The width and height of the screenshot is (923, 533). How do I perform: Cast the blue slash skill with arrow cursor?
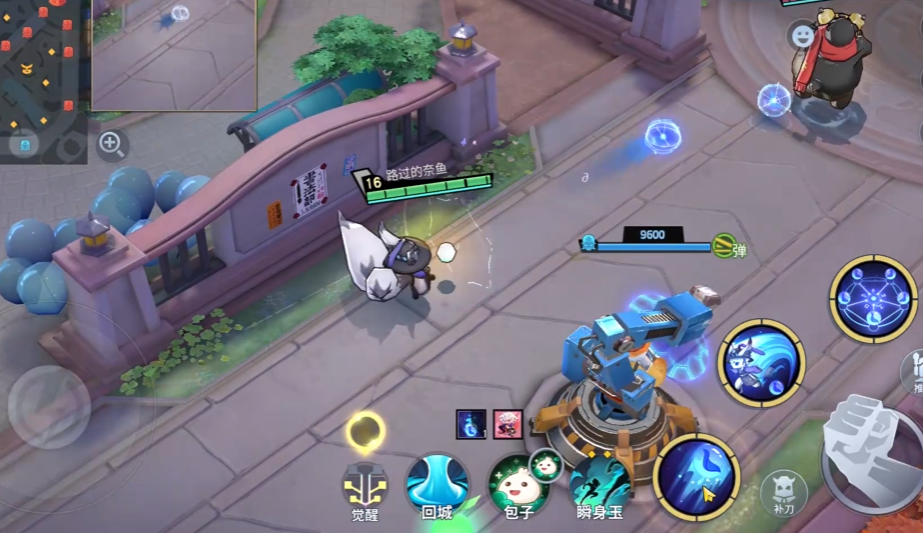click(x=696, y=476)
